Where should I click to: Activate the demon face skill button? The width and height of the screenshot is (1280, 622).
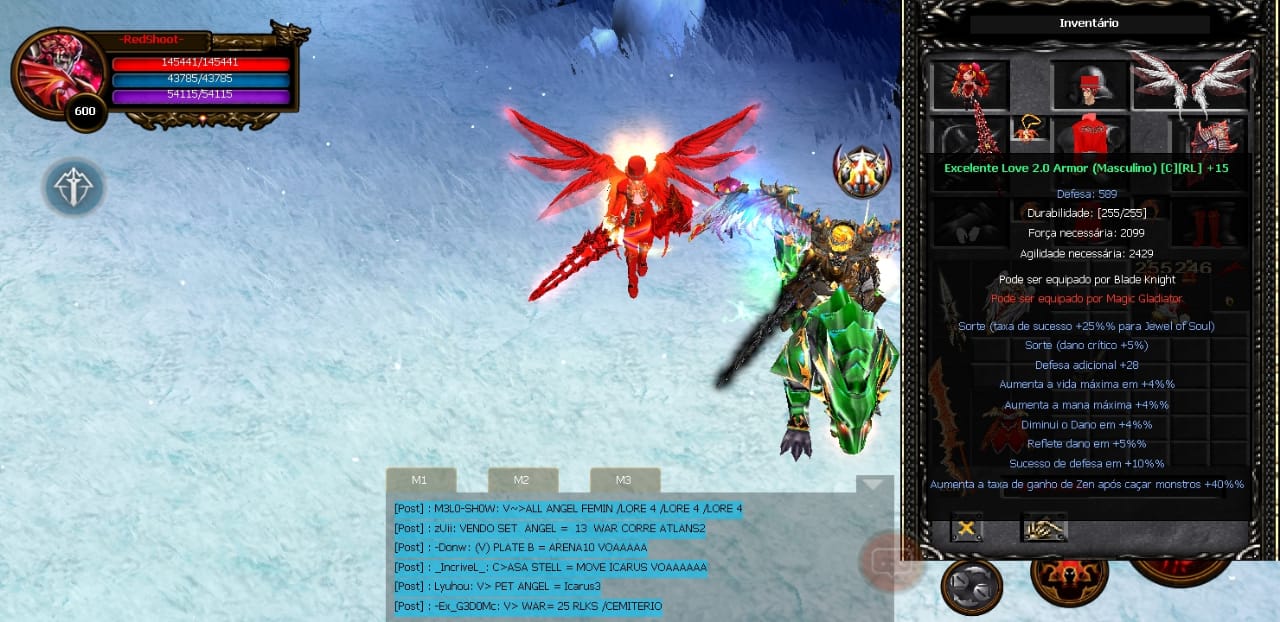[1069, 578]
